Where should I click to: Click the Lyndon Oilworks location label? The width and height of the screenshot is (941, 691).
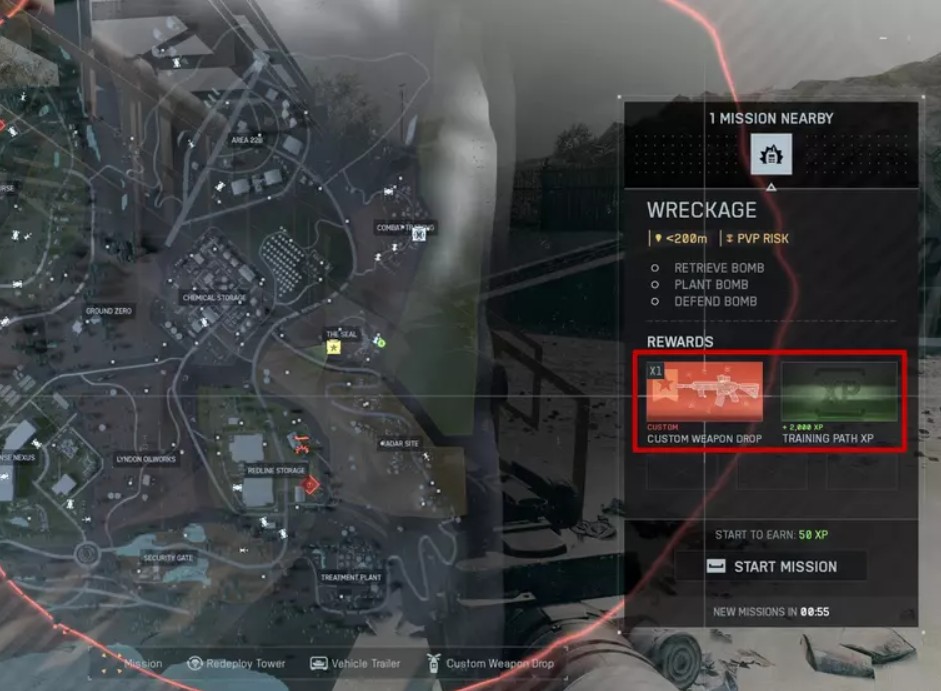[x=145, y=459]
